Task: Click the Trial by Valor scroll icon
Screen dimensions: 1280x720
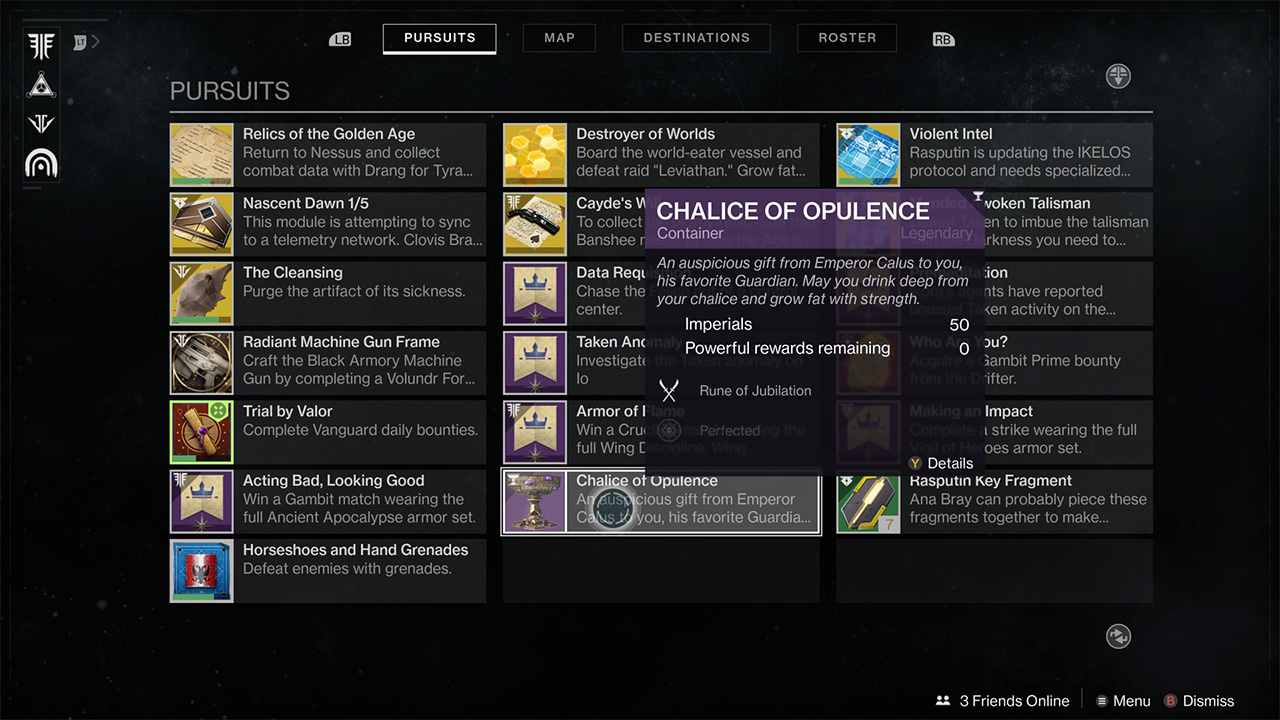Action: [x=201, y=432]
